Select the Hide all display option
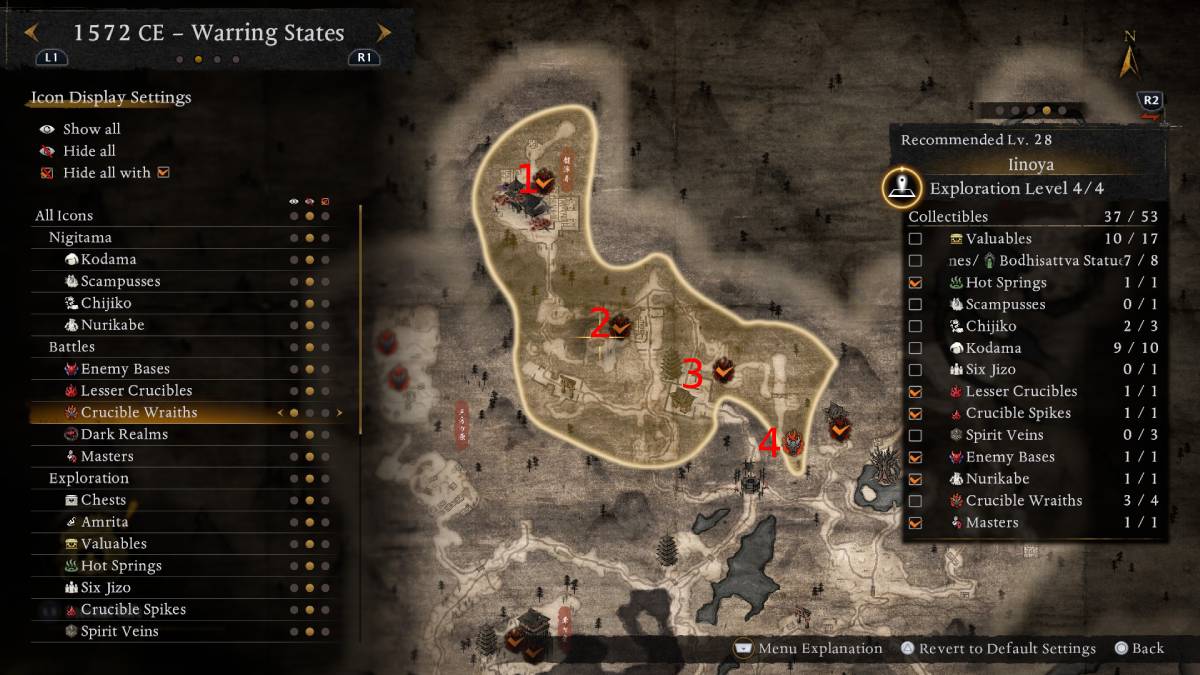1200x675 pixels. click(x=89, y=151)
